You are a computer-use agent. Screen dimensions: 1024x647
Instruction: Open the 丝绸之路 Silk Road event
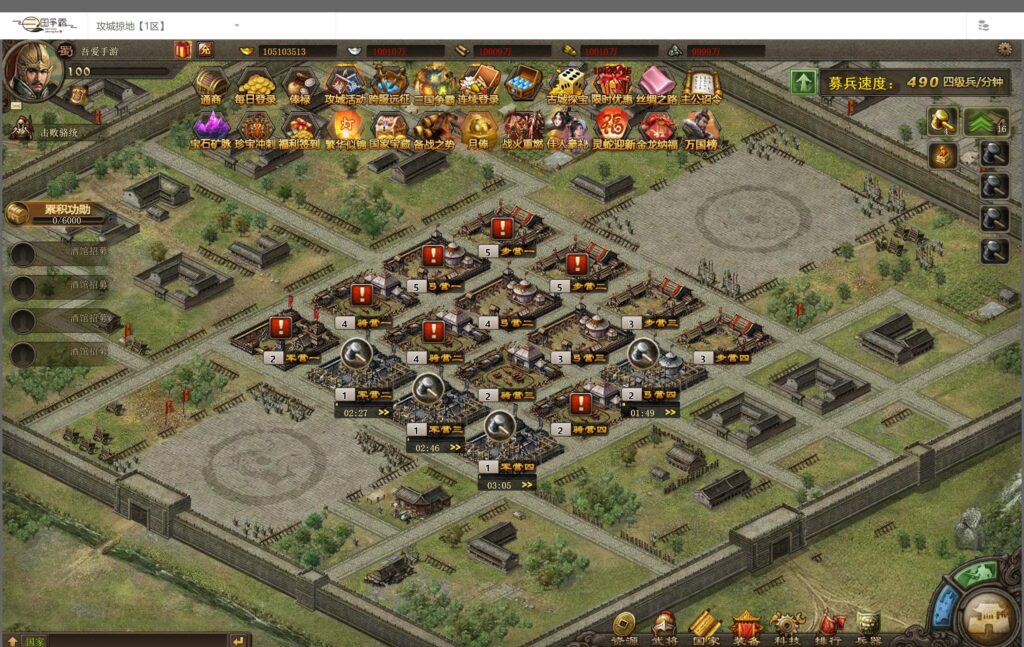(x=657, y=84)
